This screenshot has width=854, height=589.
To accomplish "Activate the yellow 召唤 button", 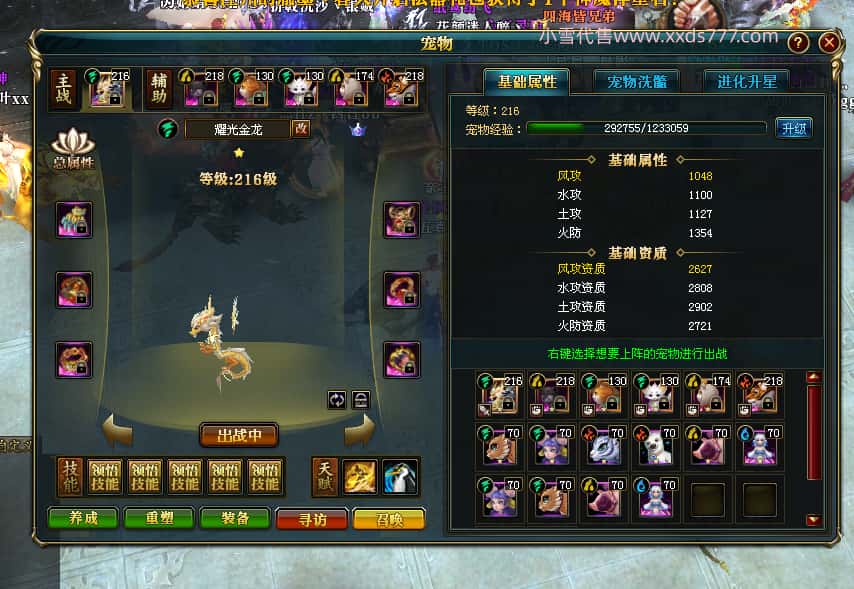I will click(x=387, y=519).
